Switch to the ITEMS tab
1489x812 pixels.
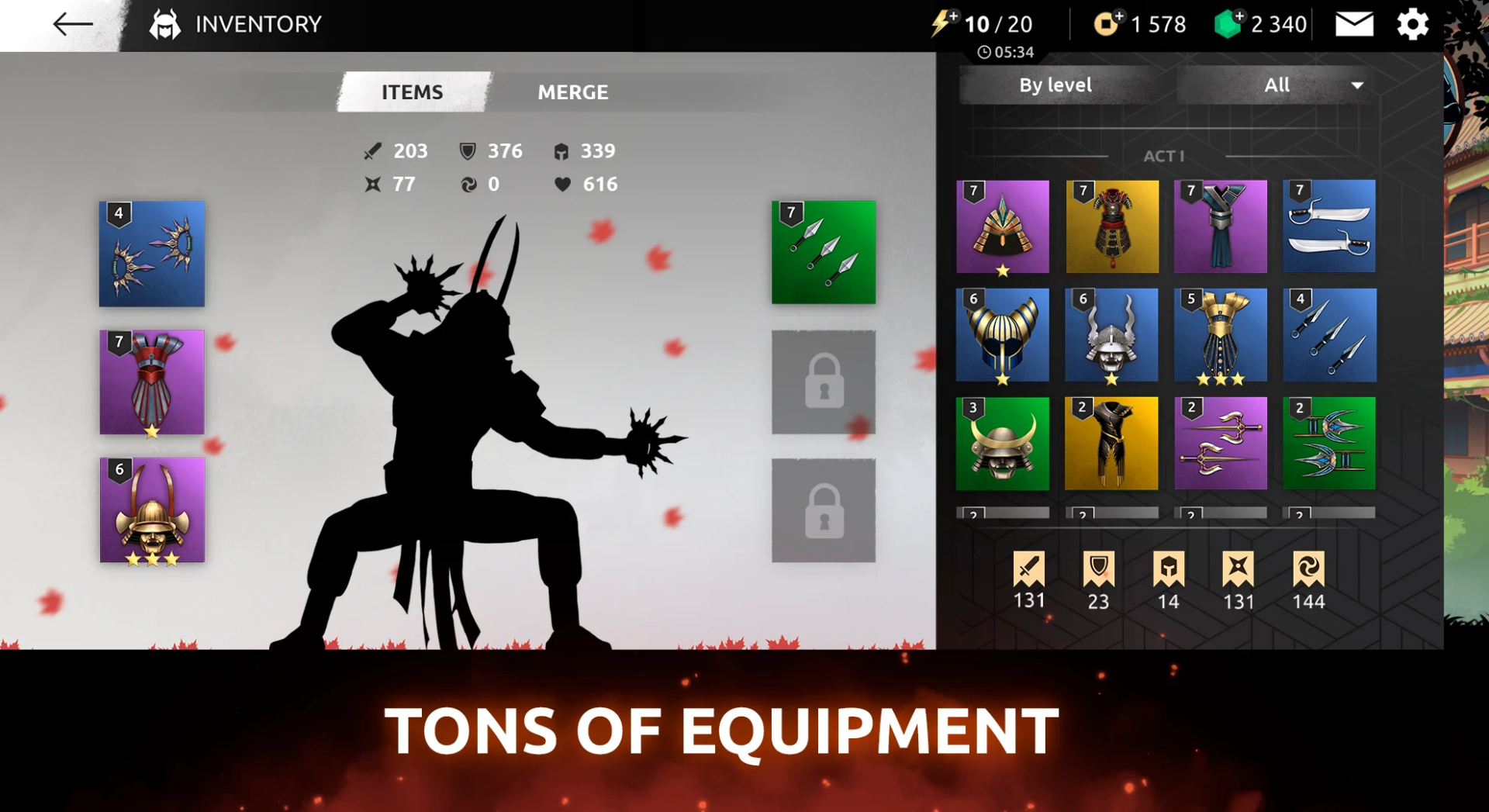[x=412, y=92]
